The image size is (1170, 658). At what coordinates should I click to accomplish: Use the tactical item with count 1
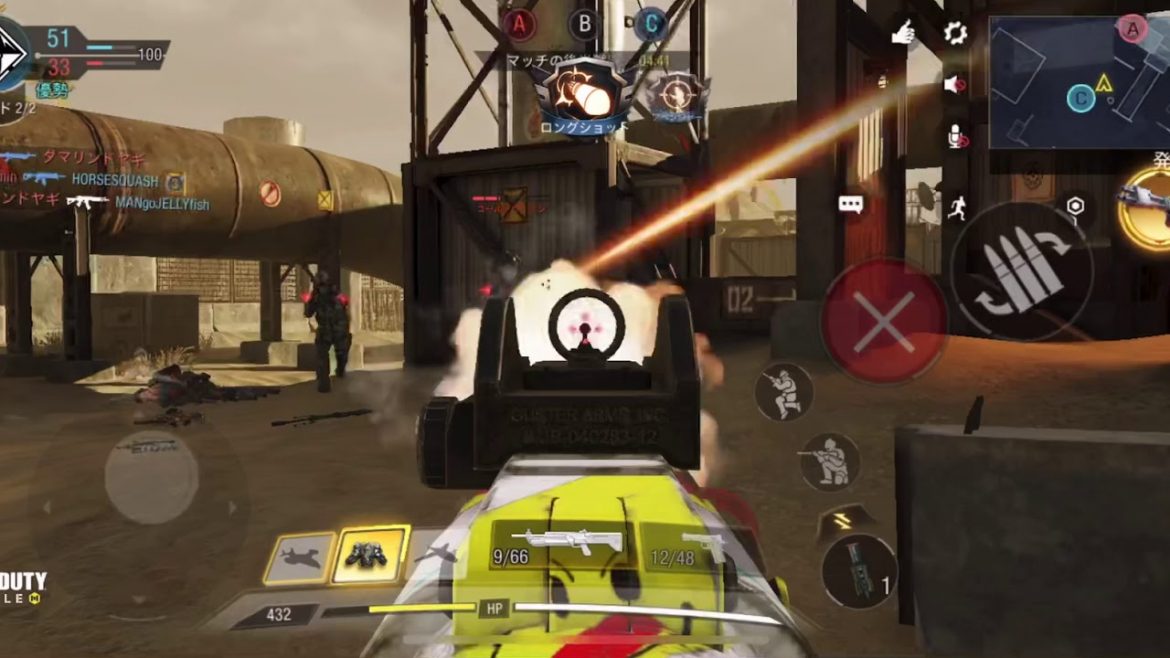point(859,571)
